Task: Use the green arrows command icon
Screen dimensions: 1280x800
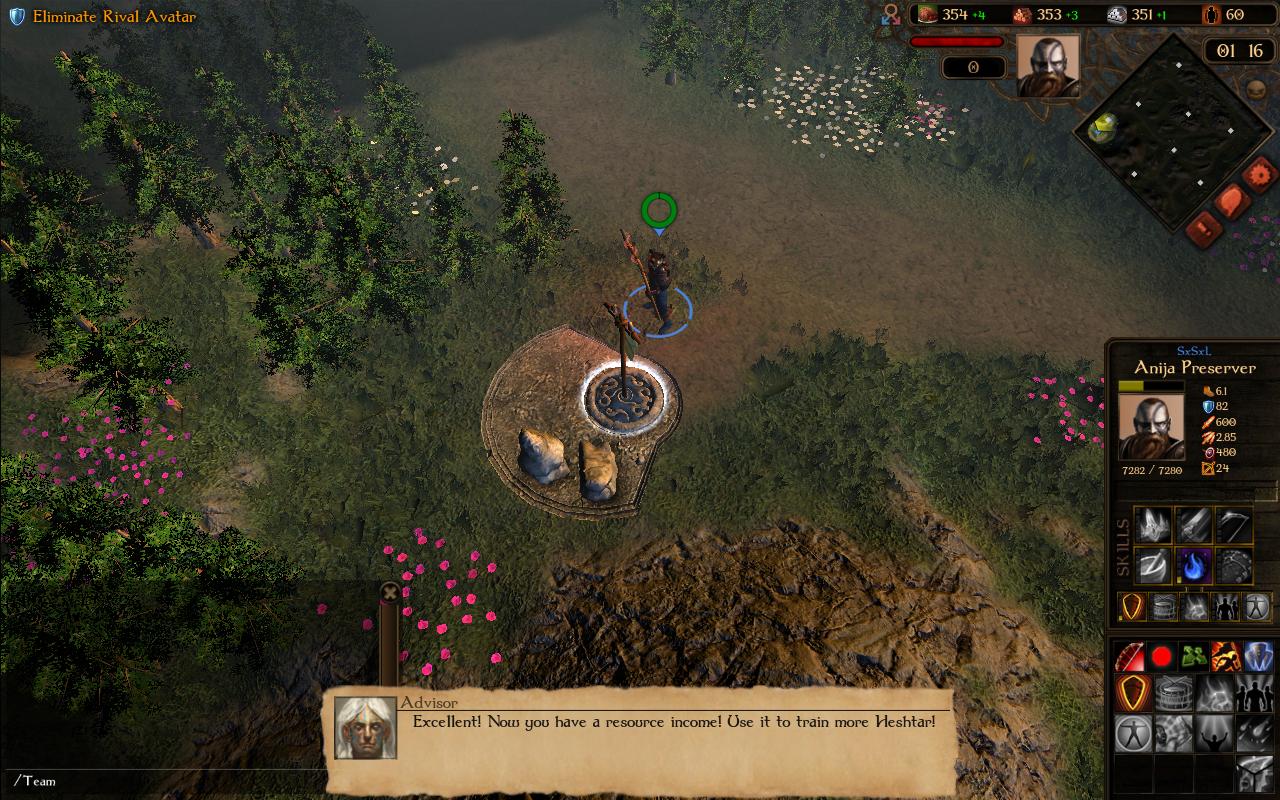Action: [x=1193, y=657]
